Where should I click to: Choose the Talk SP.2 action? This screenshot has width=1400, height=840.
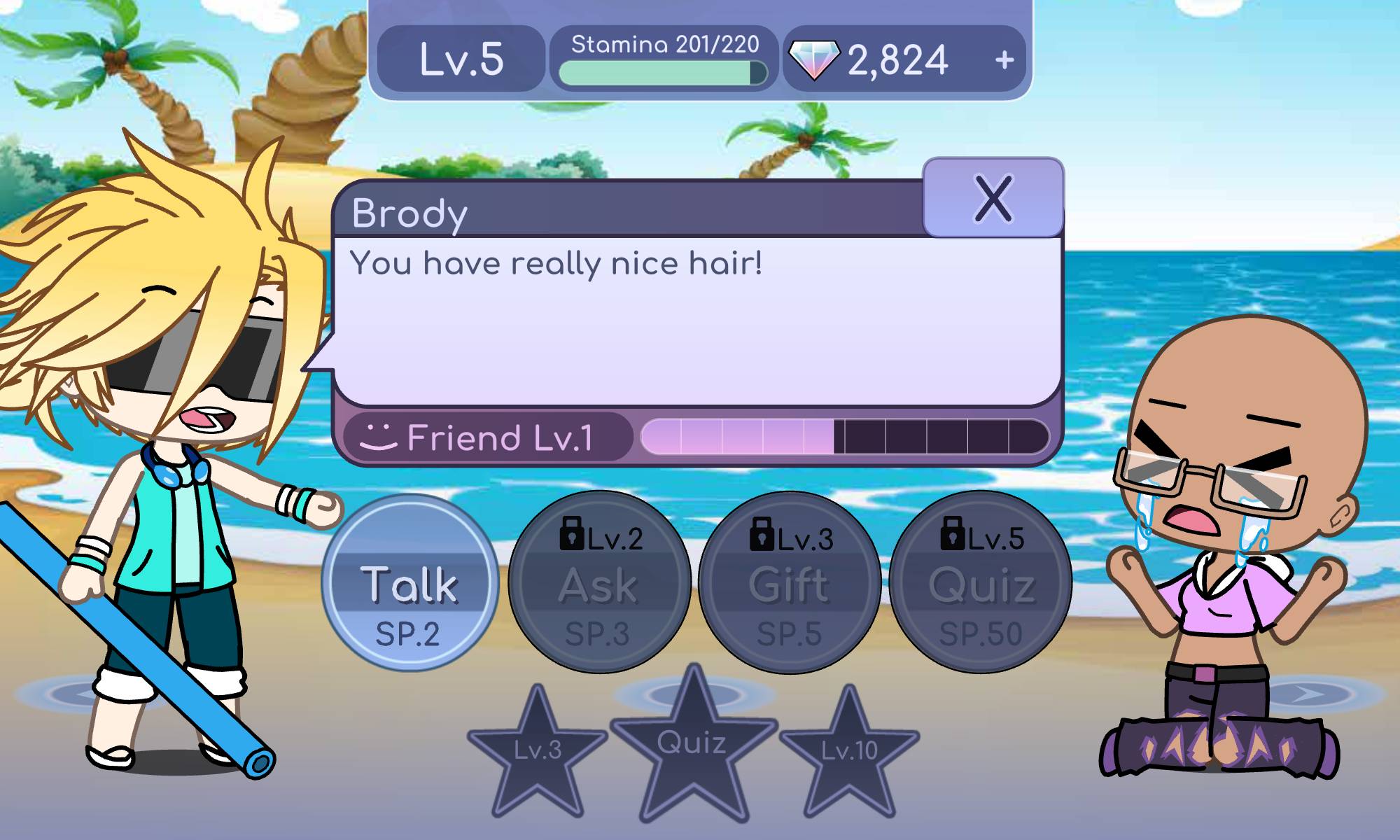point(409,582)
